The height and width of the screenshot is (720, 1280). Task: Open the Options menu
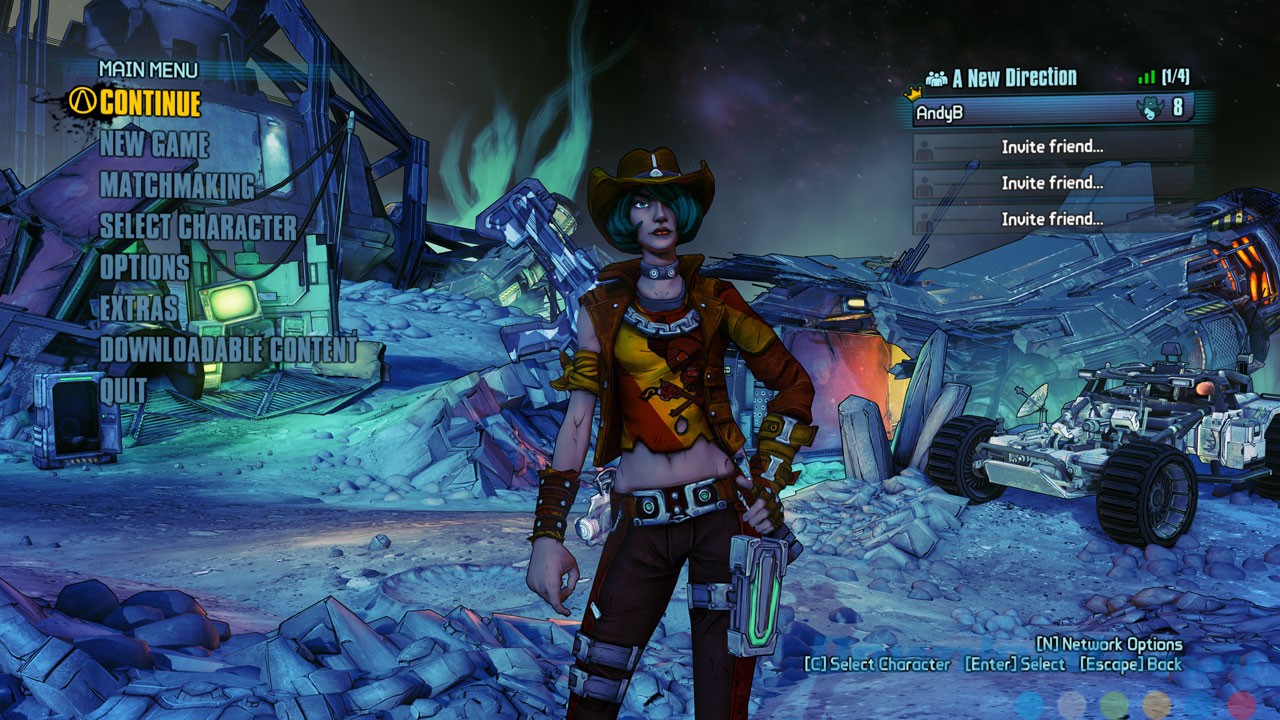pos(144,268)
